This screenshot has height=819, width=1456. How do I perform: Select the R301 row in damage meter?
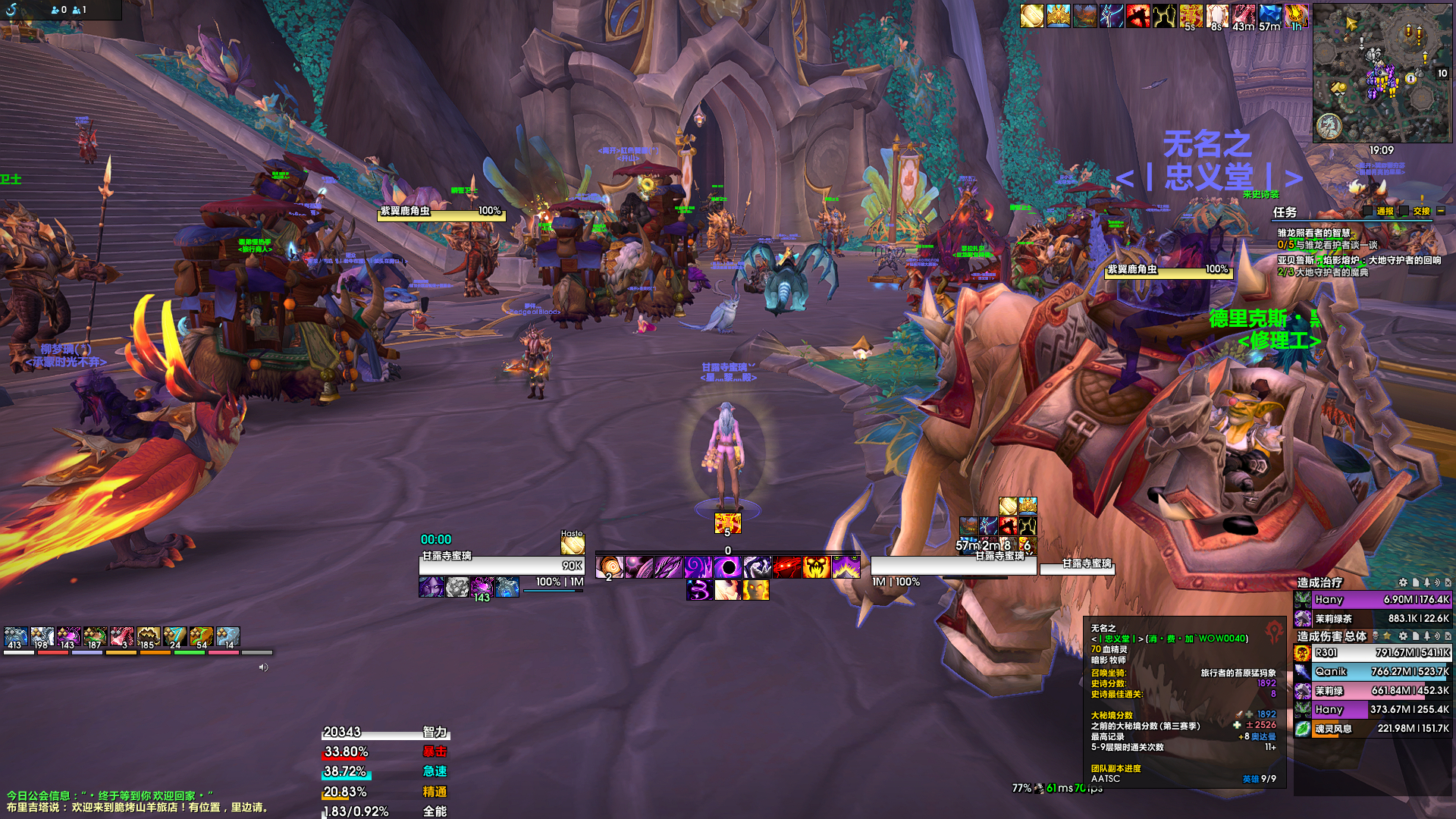click(x=1373, y=653)
